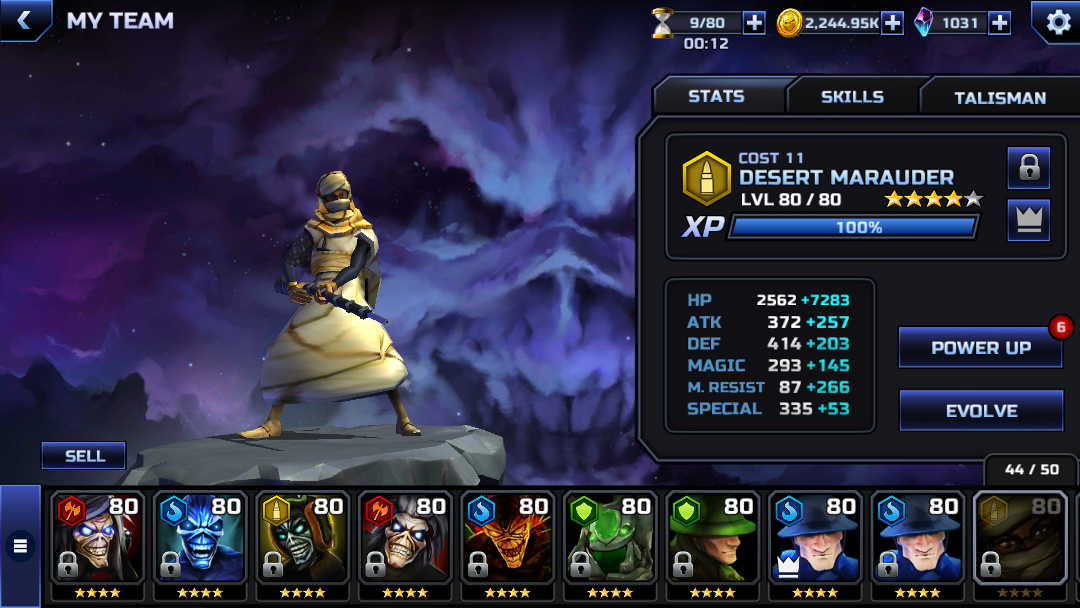The image size is (1080, 608).
Task: Click the crown button beside XP bar
Action: [1028, 220]
